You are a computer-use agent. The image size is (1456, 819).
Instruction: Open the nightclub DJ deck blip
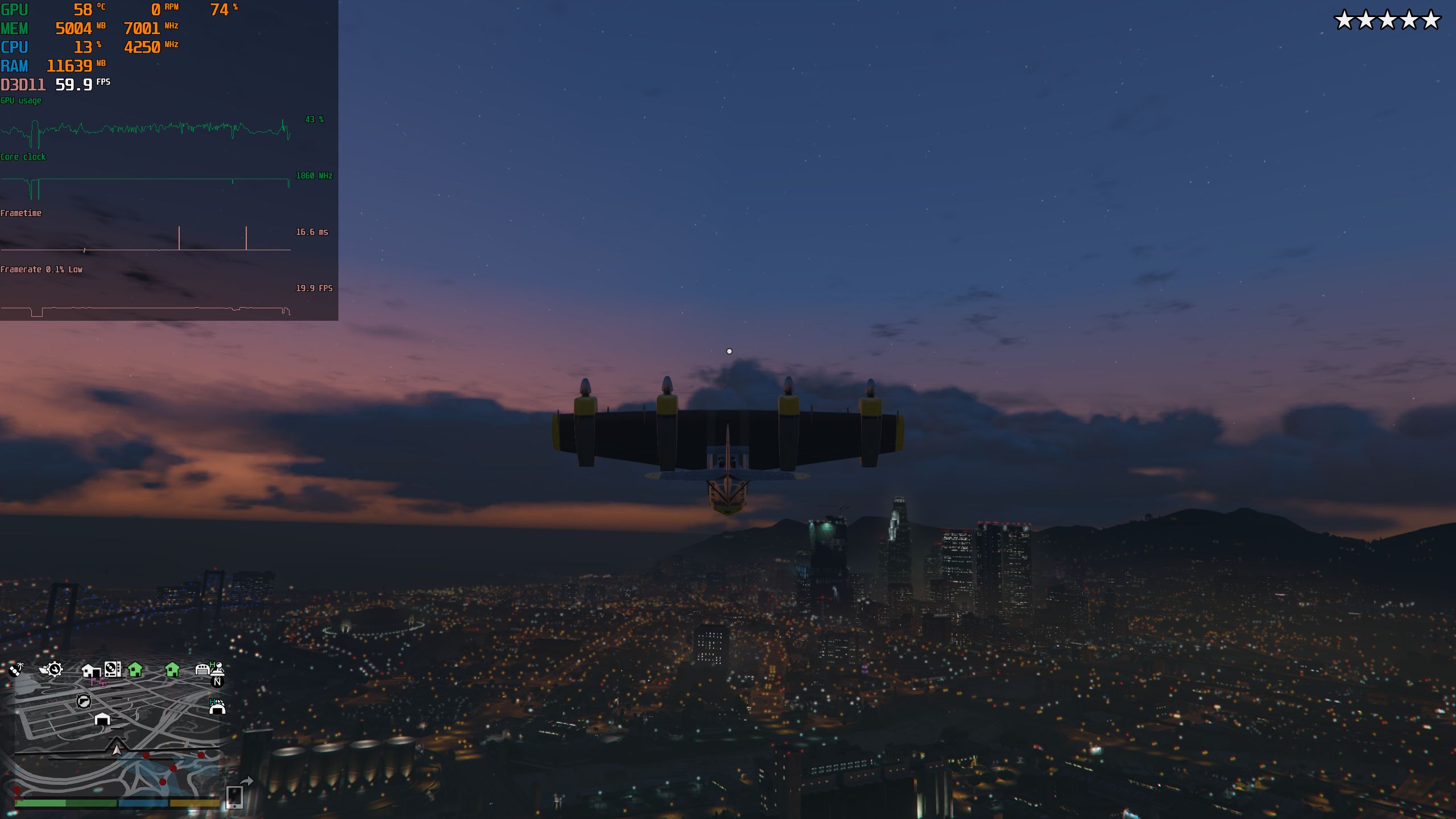point(113,669)
